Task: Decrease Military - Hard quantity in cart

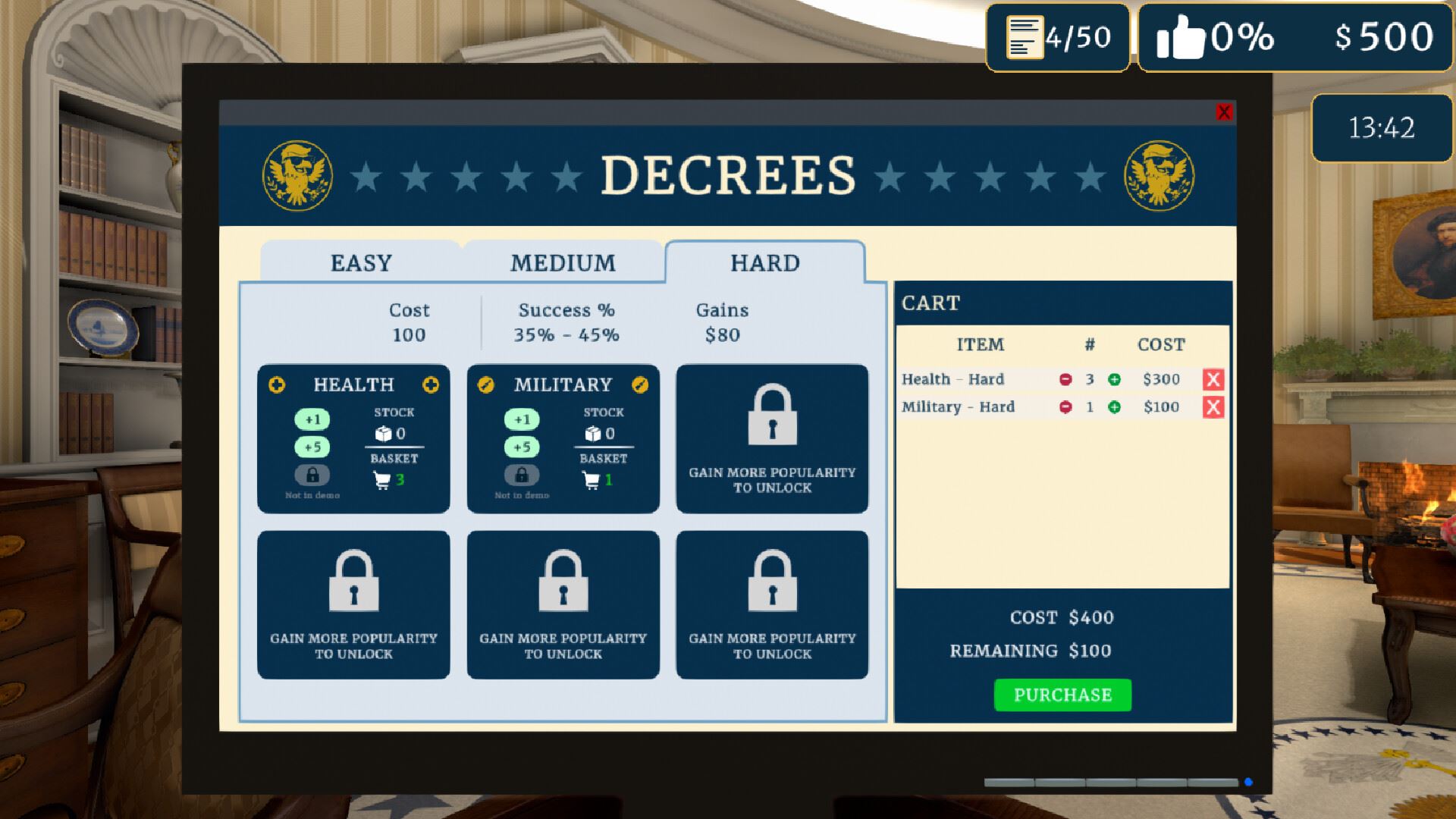Action: (x=1065, y=407)
